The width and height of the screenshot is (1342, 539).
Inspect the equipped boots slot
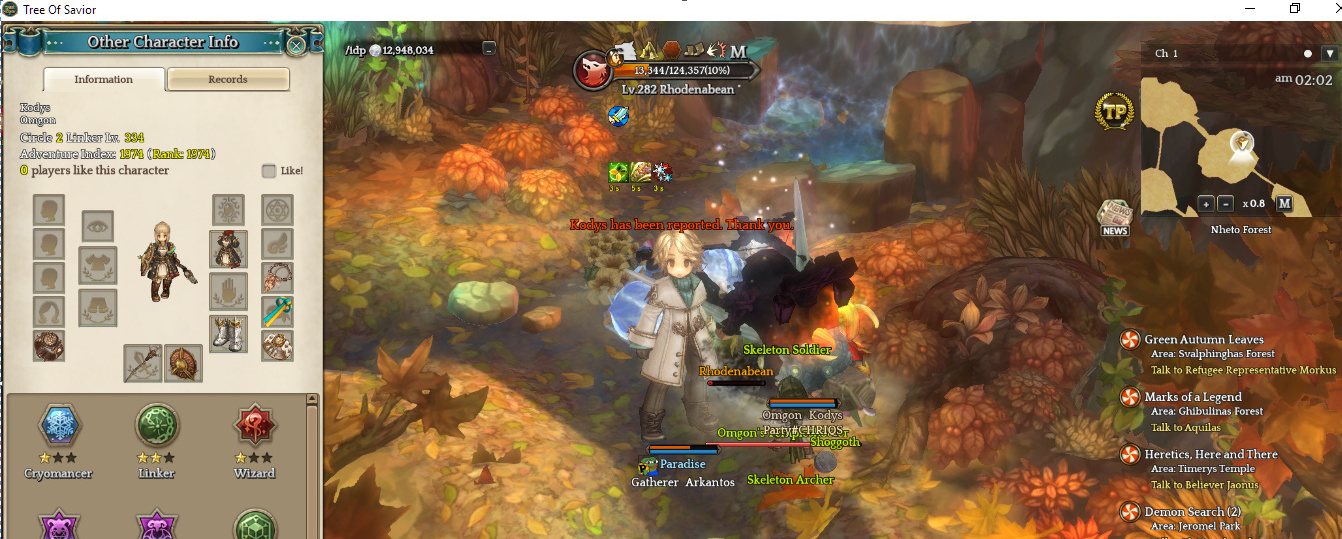click(x=228, y=334)
